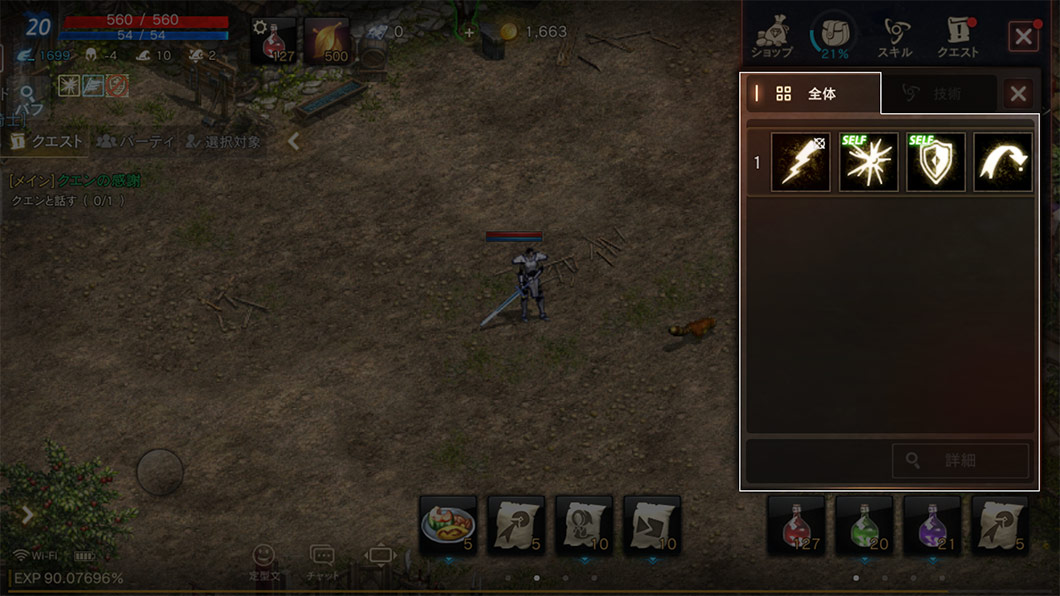Use the green potion with 20 left

click(864, 524)
